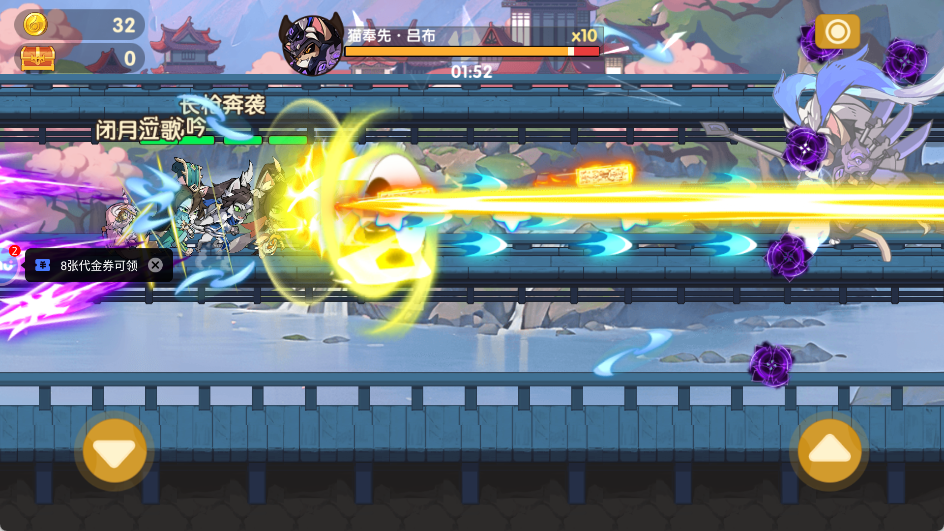Tap the yellow up arrow button
Image resolution: width=944 pixels, height=531 pixels.
click(x=829, y=451)
